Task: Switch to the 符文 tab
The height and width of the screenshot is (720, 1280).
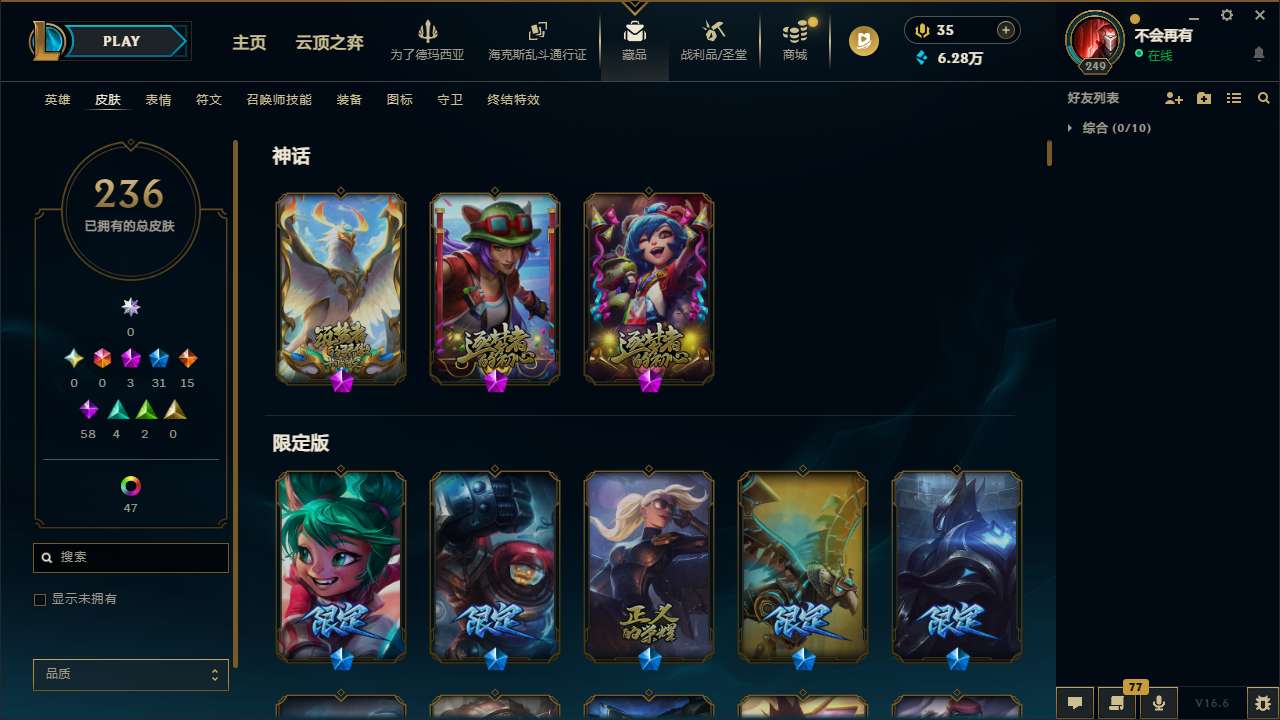Action: 208,100
